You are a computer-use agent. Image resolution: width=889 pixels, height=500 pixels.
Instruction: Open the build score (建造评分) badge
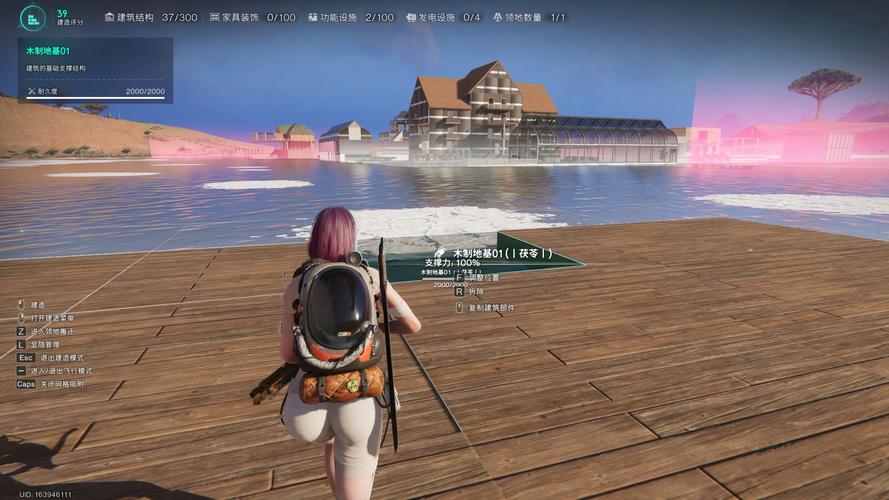(x=35, y=17)
